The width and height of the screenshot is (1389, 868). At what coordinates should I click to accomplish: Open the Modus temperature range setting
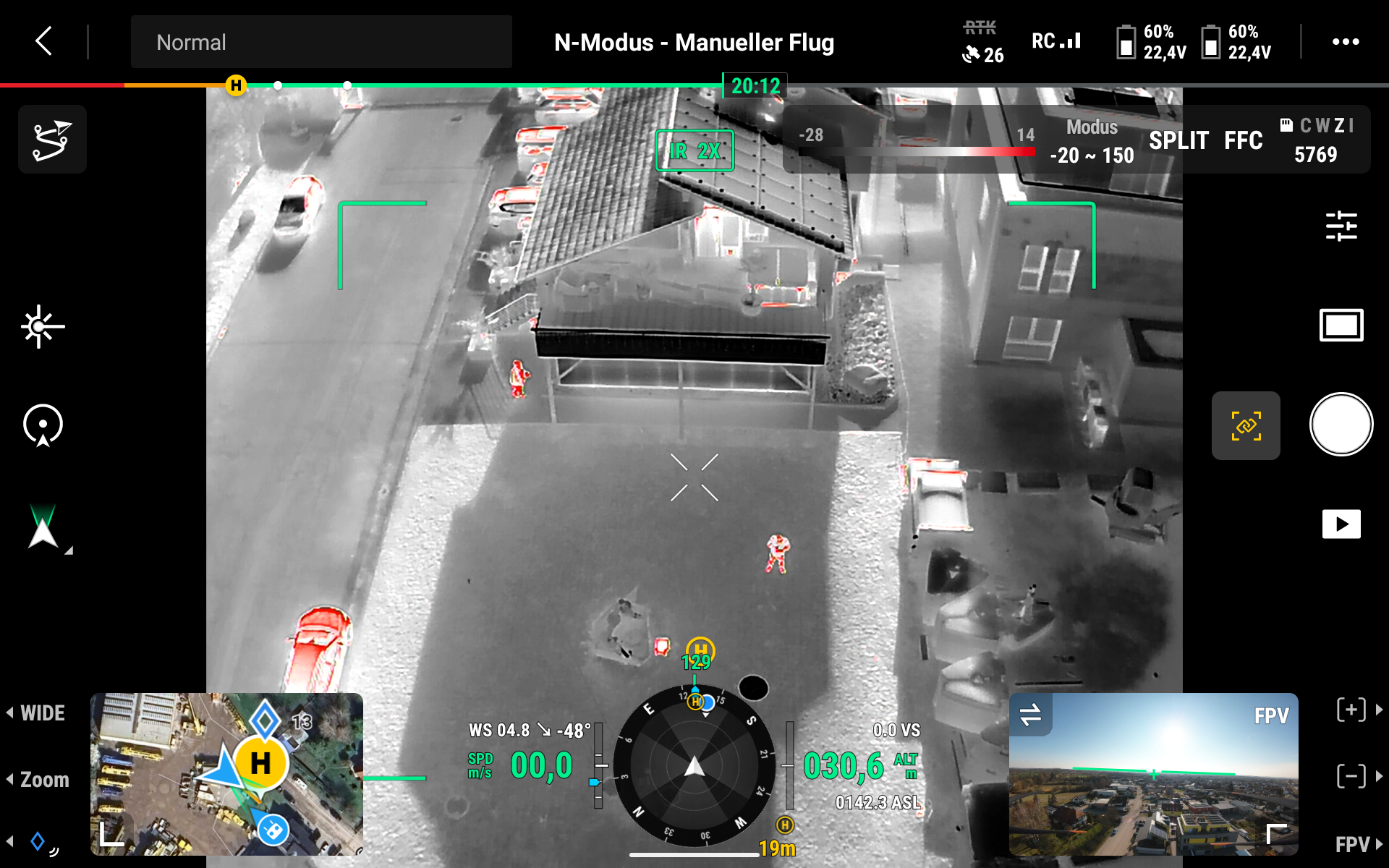[x=1092, y=142]
